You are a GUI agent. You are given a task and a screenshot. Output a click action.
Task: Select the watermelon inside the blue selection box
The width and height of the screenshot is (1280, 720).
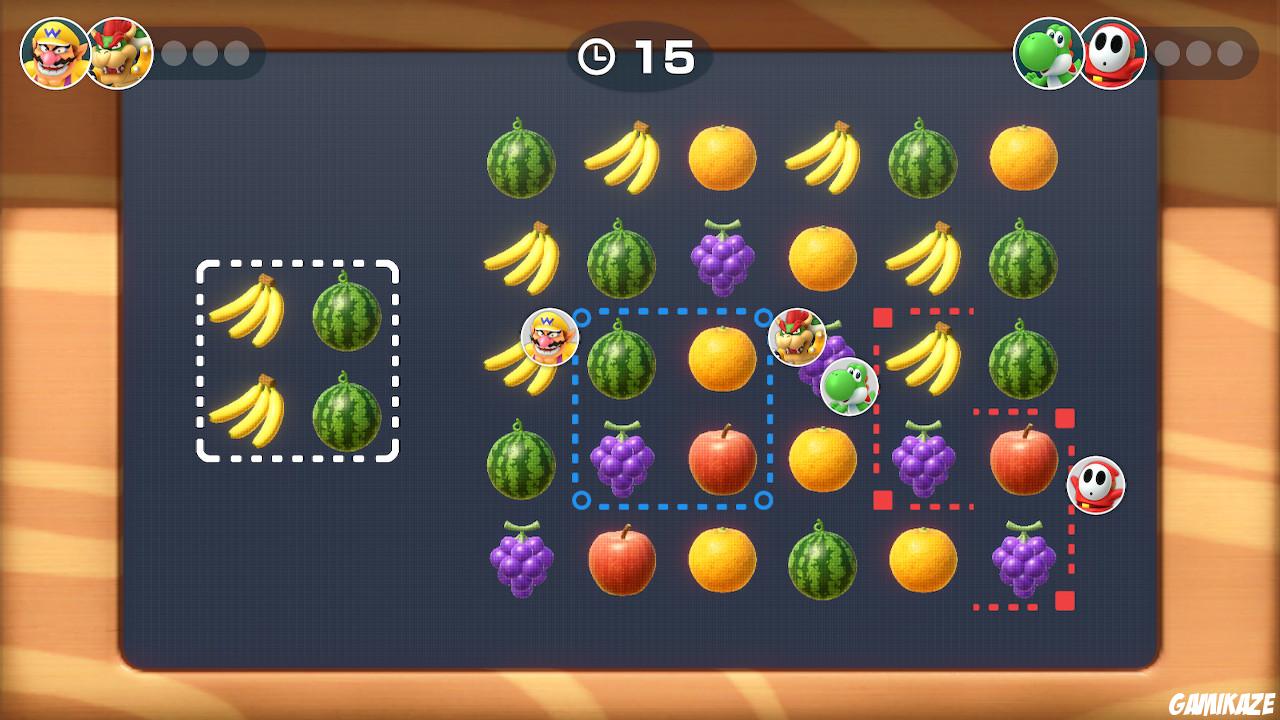click(x=623, y=360)
